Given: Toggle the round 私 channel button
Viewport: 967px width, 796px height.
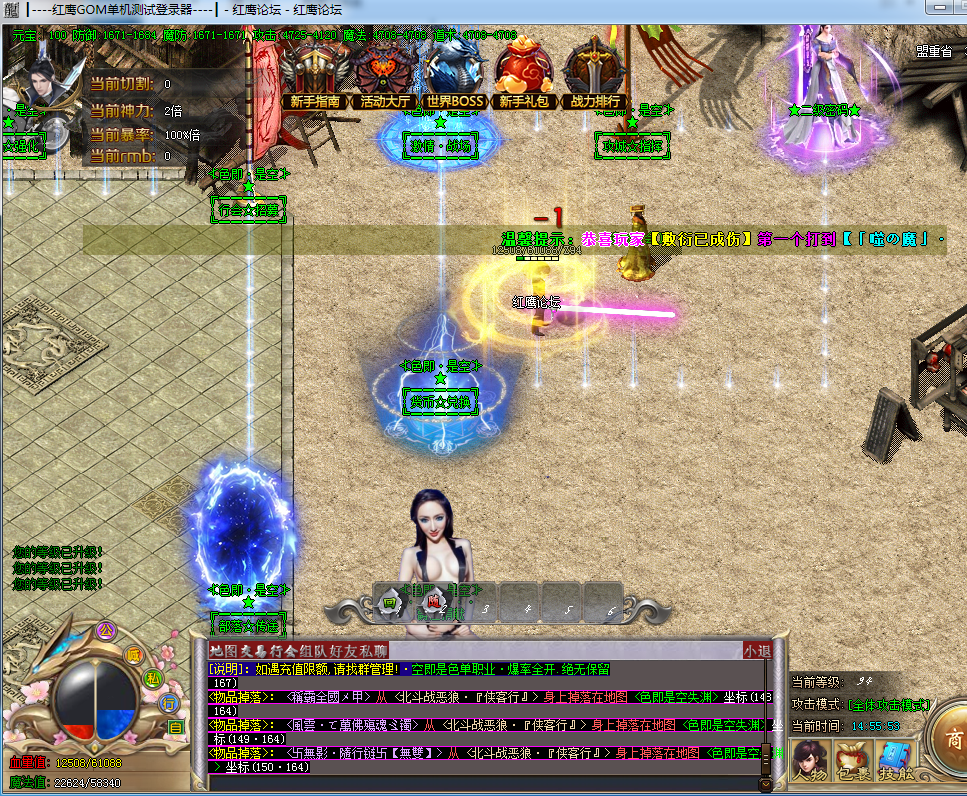Looking at the screenshot, I should [153, 678].
